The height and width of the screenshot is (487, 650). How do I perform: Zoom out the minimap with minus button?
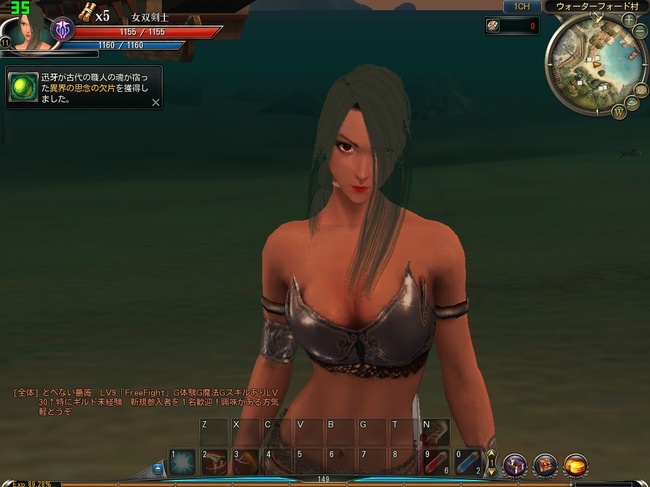click(639, 31)
